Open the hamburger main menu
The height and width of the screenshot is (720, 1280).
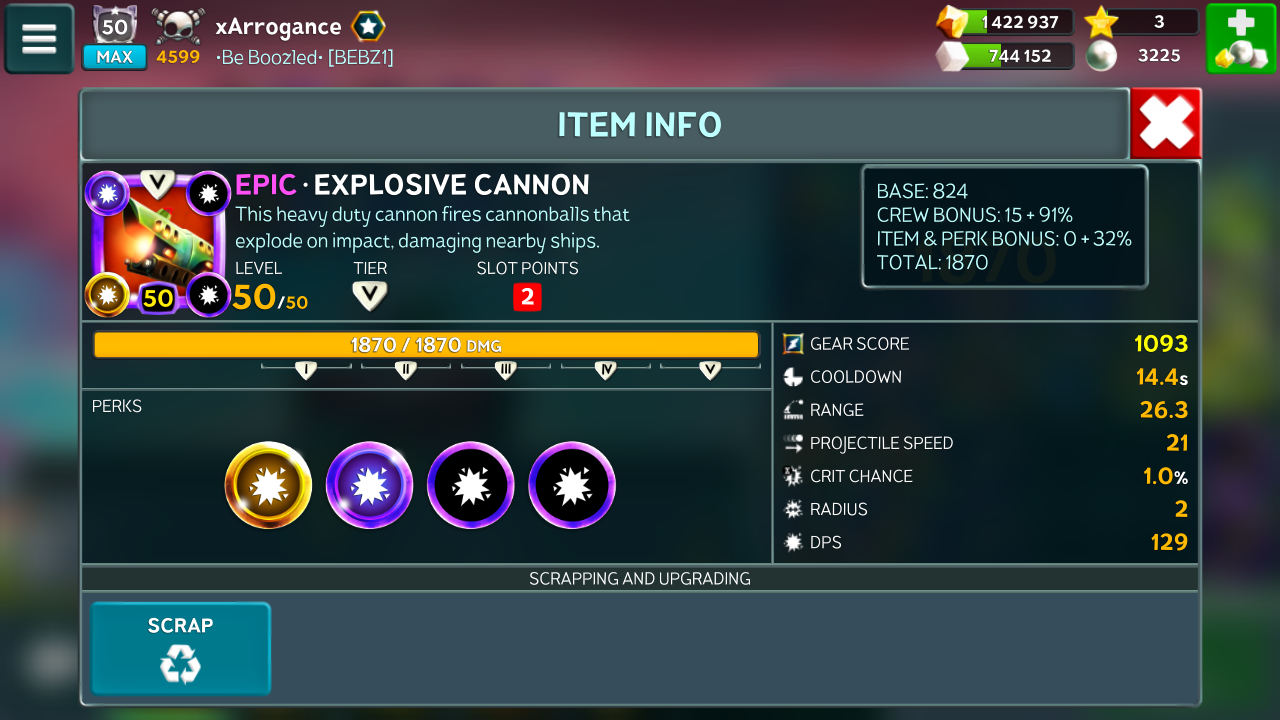point(39,39)
